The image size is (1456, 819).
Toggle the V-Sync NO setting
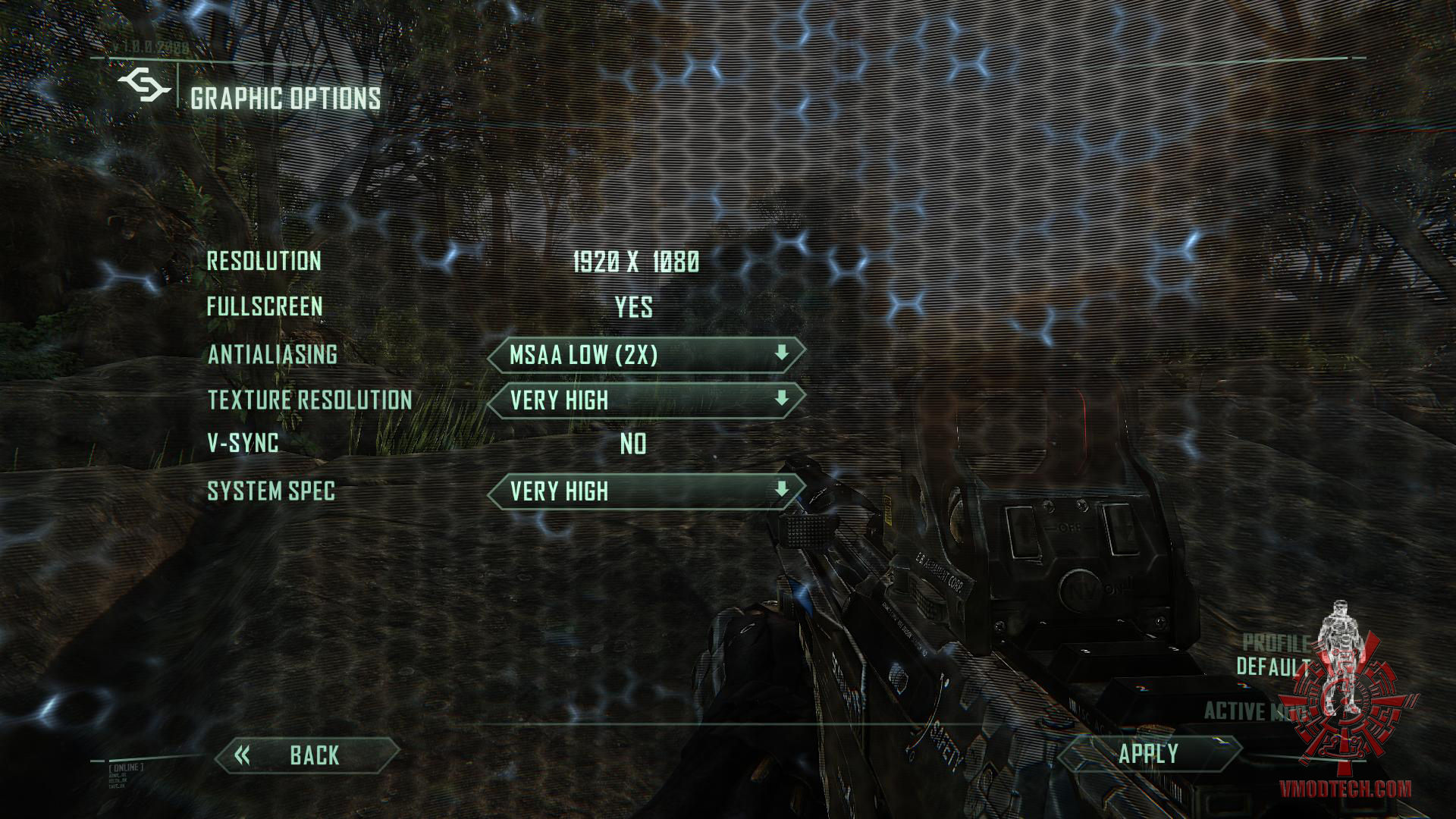click(633, 444)
